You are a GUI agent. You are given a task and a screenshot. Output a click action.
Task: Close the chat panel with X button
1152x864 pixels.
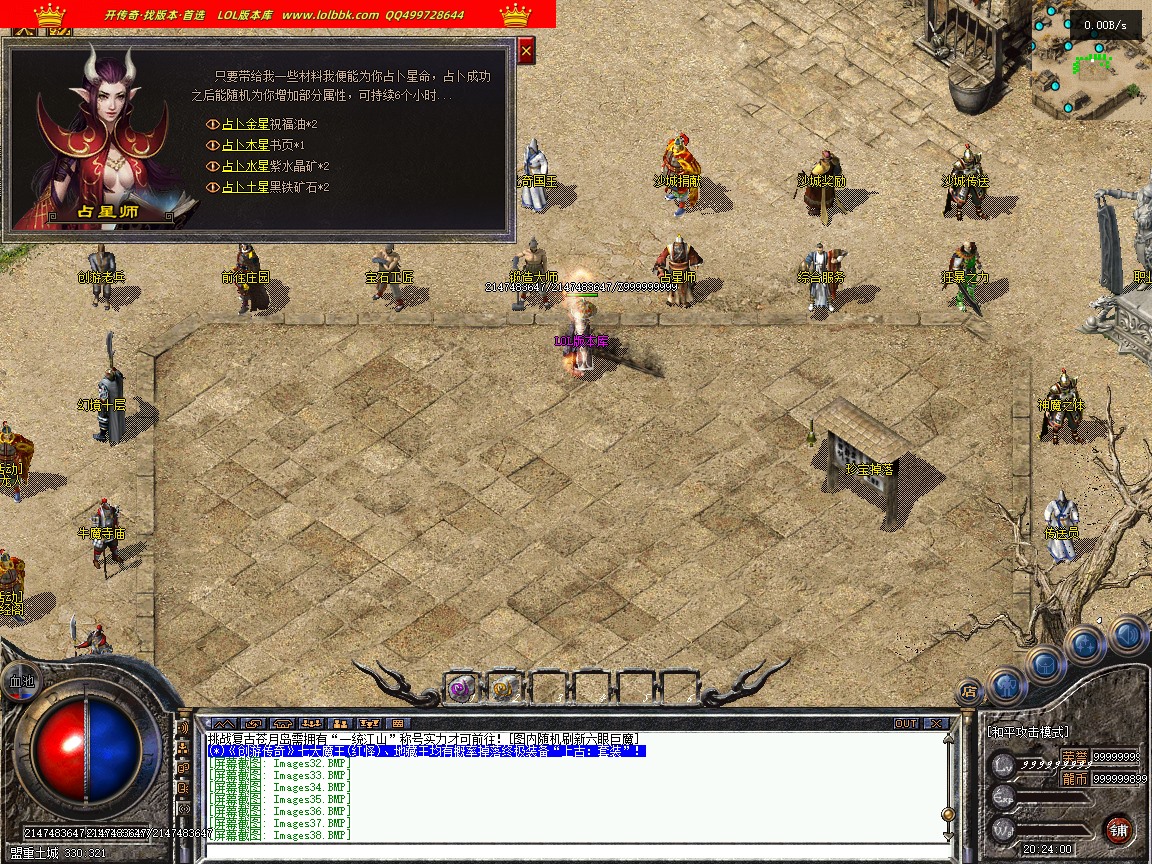pos(936,723)
